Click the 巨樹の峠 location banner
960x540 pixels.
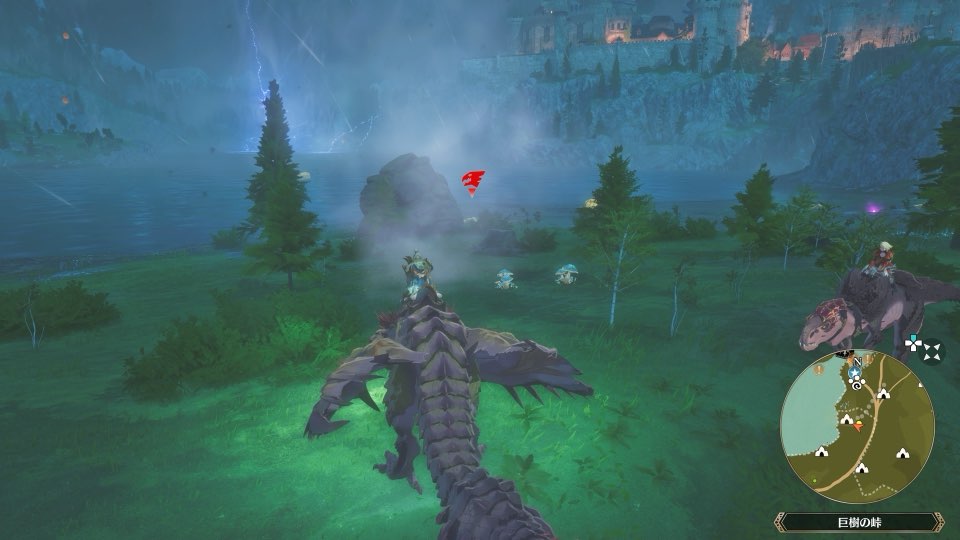859,521
